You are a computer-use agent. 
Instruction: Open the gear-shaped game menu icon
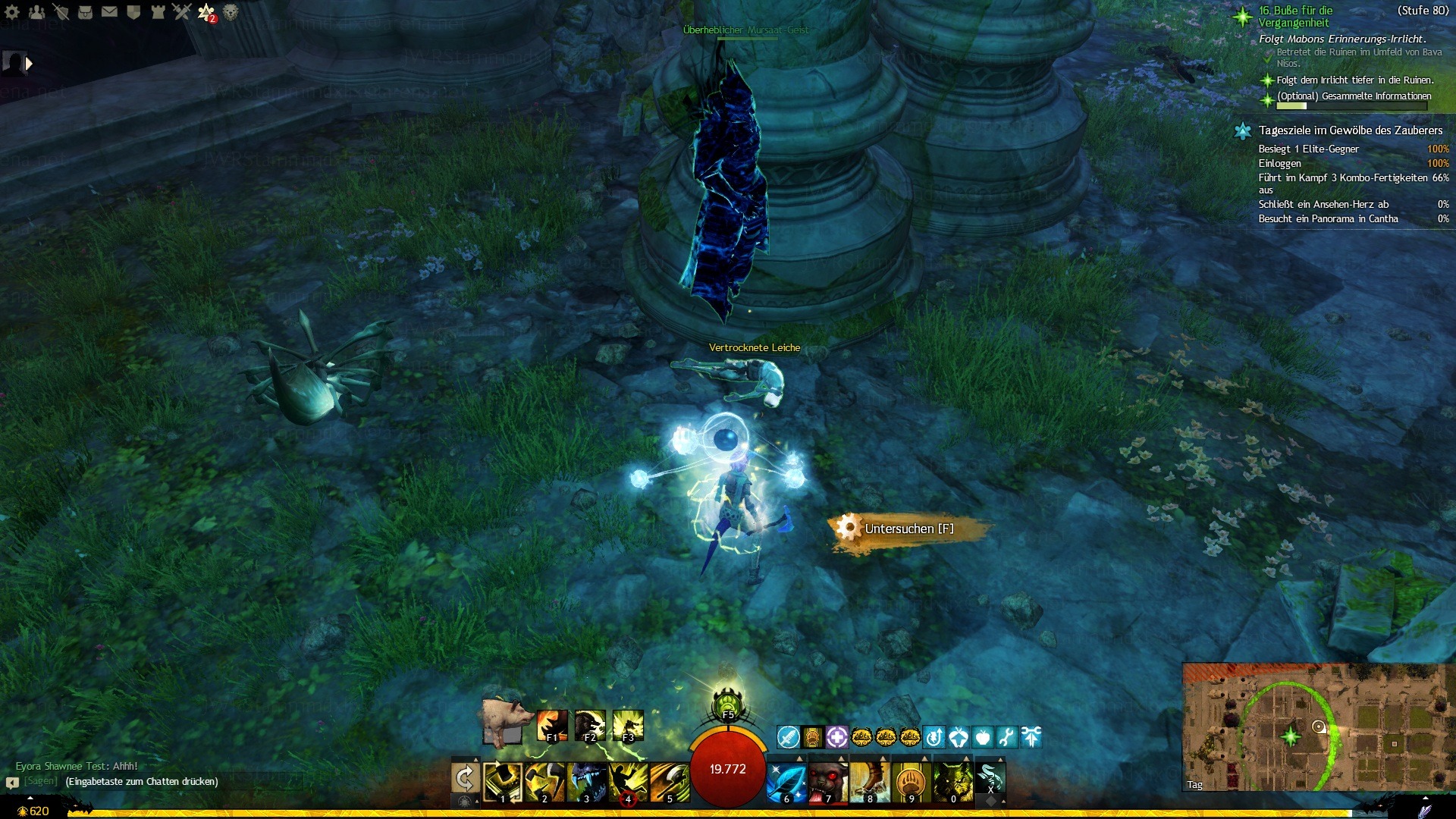12,12
